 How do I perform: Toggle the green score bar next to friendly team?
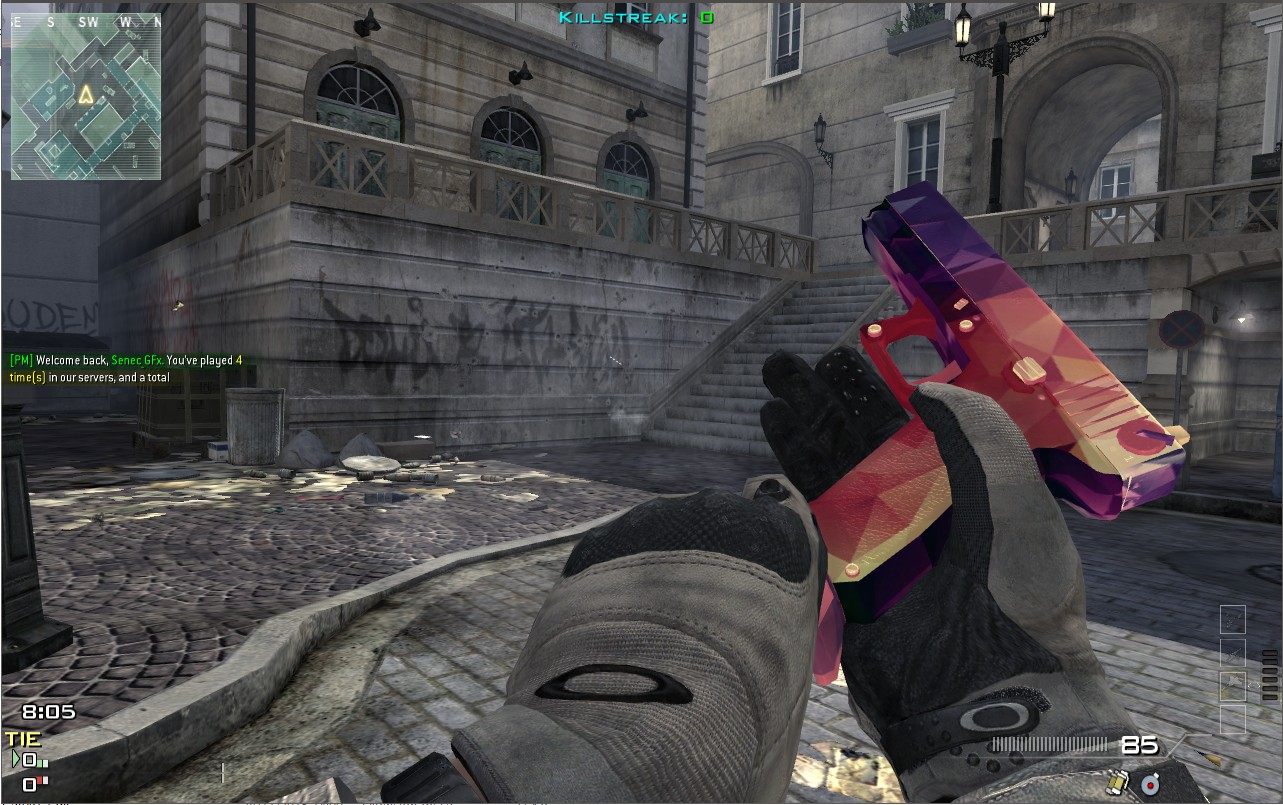point(42,762)
